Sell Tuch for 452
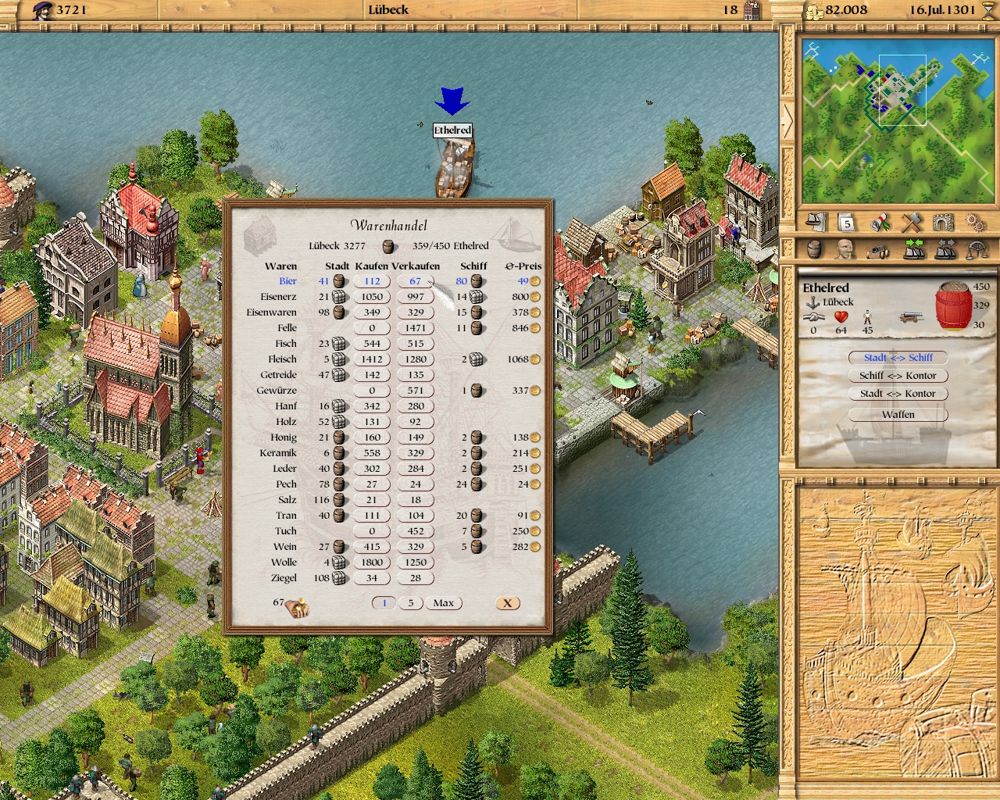The height and width of the screenshot is (800, 1000). (415, 531)
